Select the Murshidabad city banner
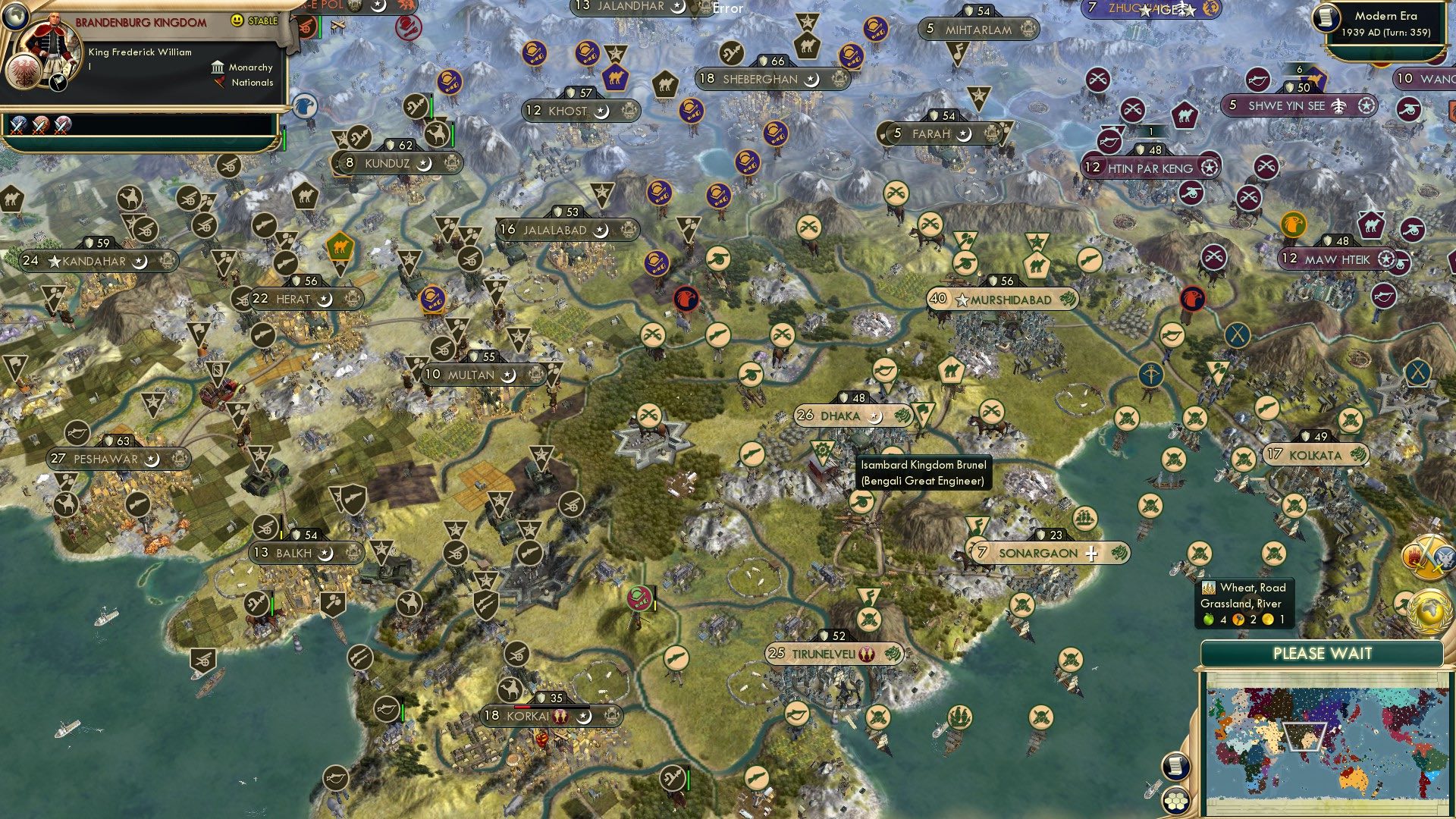Screen dimensions: 1456x819 1001,300
